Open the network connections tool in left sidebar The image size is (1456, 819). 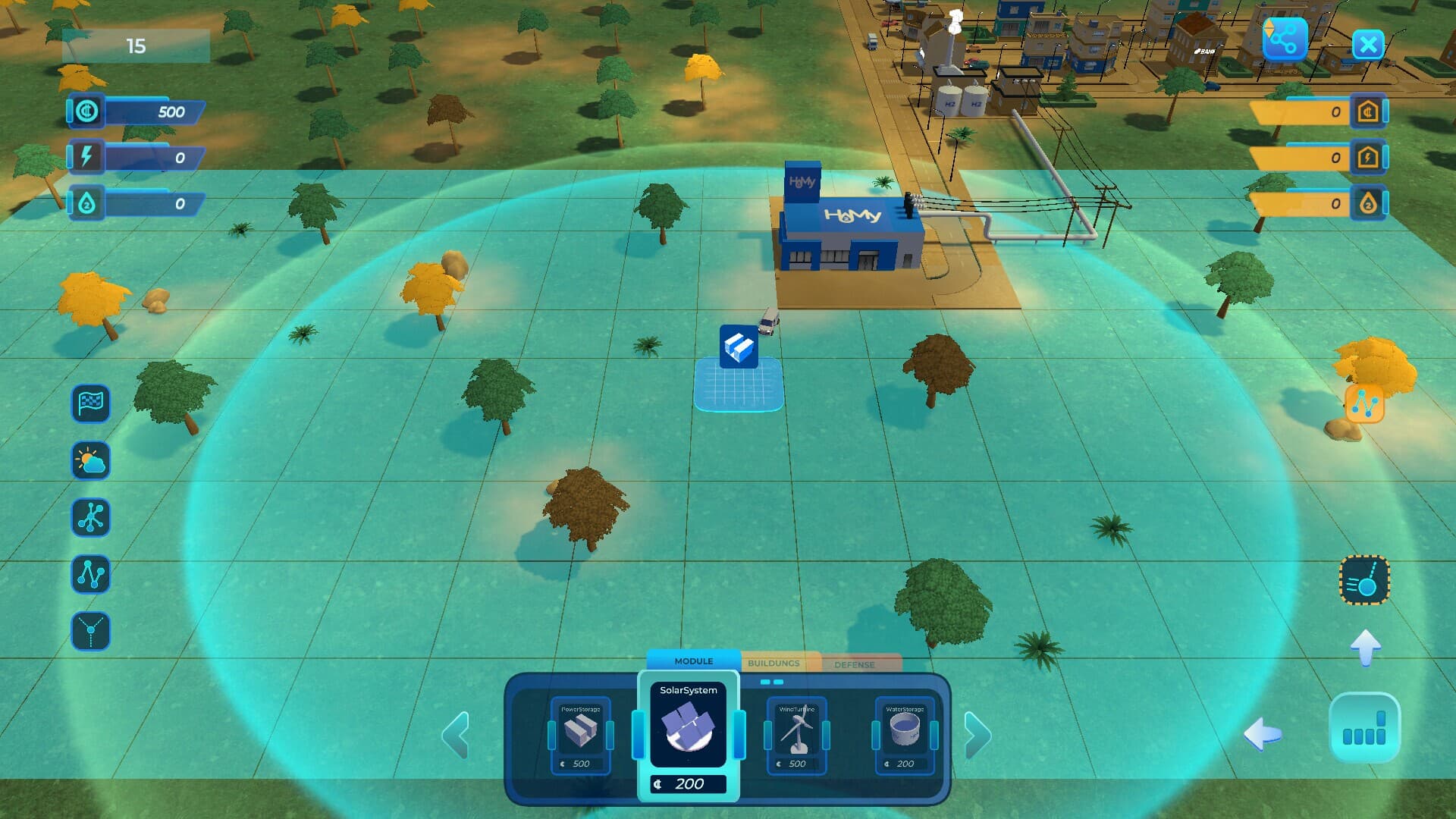(91, 517)
